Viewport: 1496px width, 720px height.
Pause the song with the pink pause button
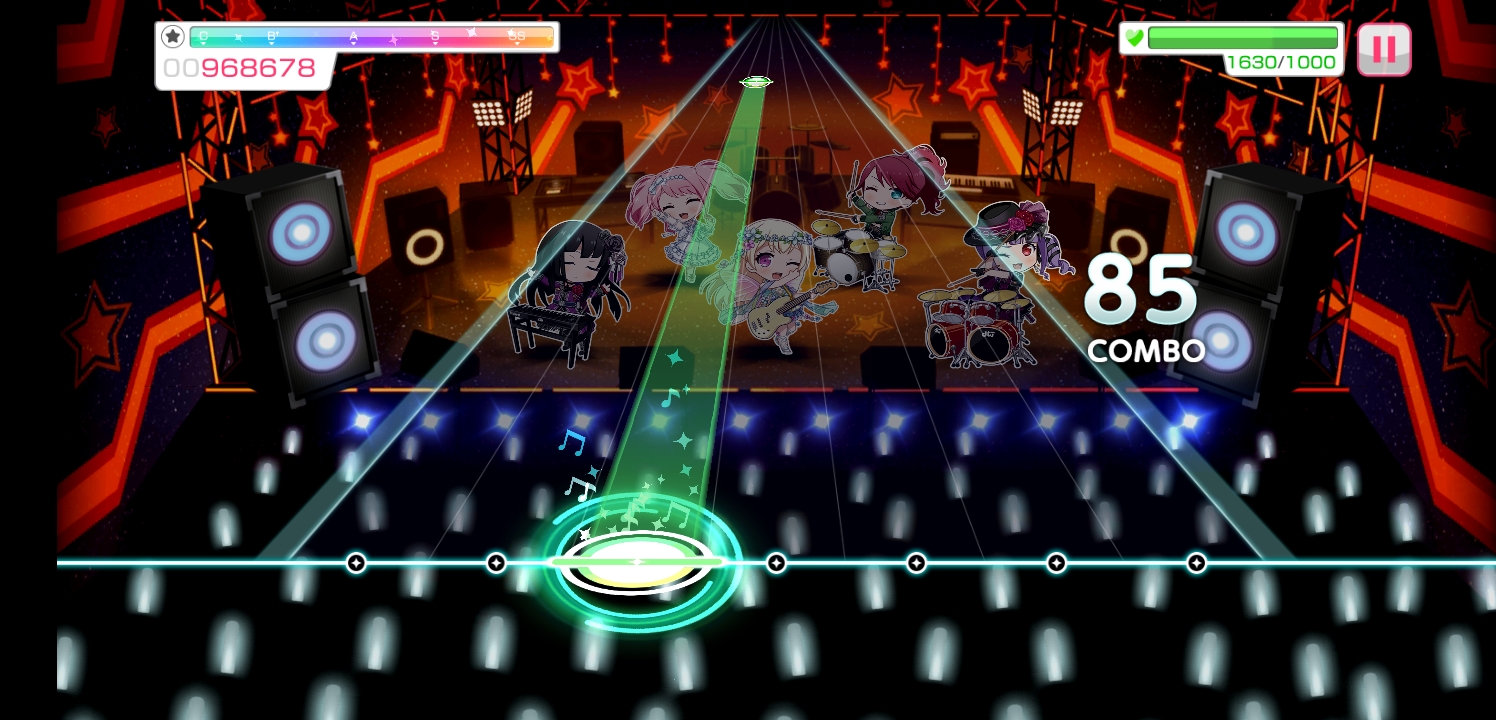click(x=1383, y=49)
